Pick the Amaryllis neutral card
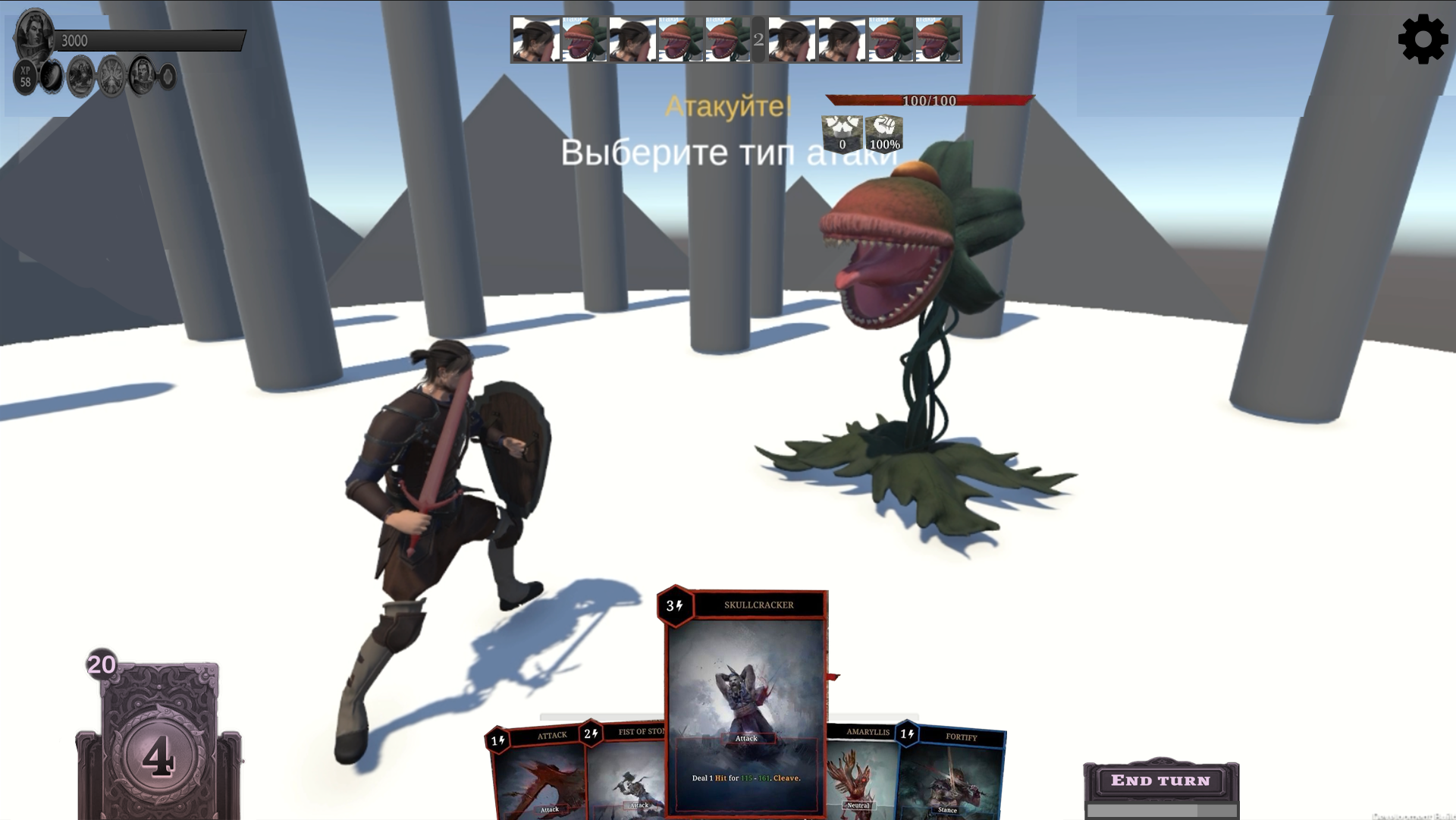The height and width of the screenshot is (820, 1456). tap(861, 774)
